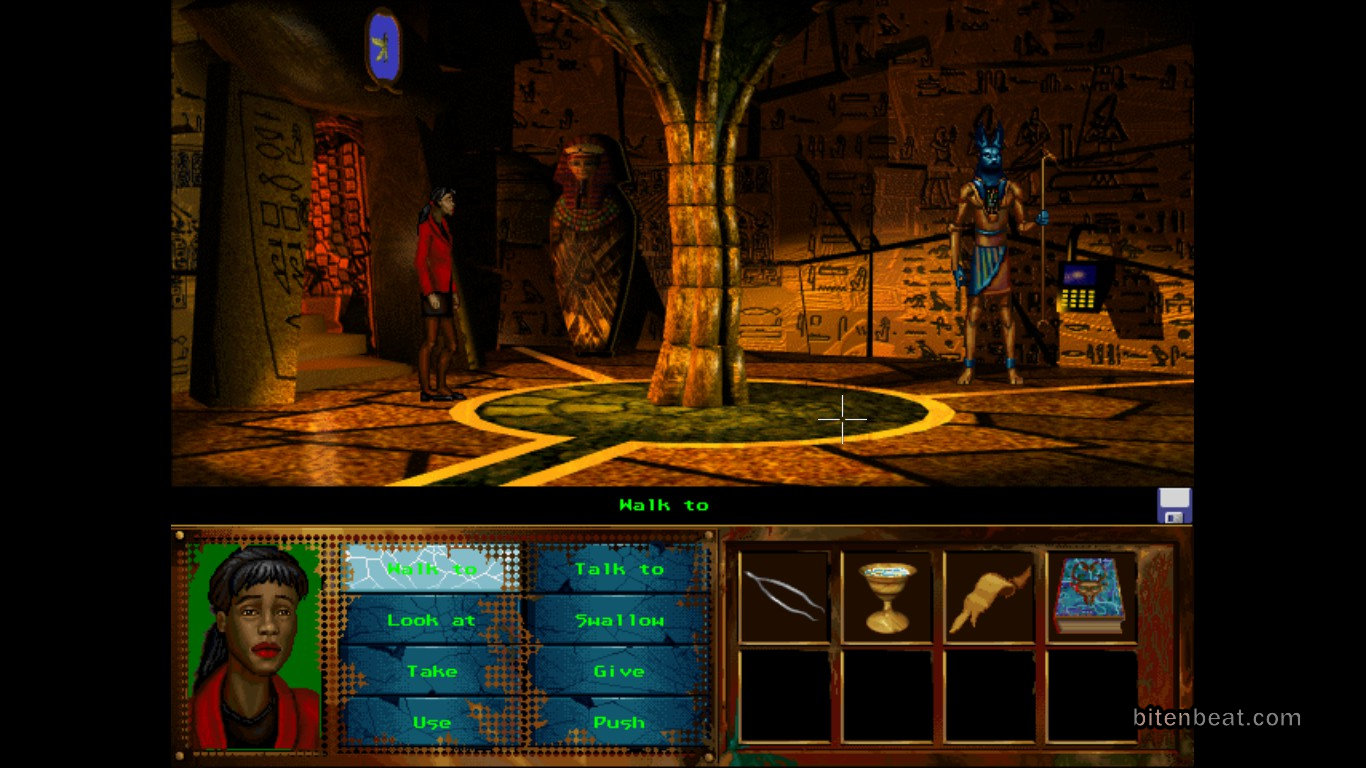Select the Give verb

[x=618, y=671]
